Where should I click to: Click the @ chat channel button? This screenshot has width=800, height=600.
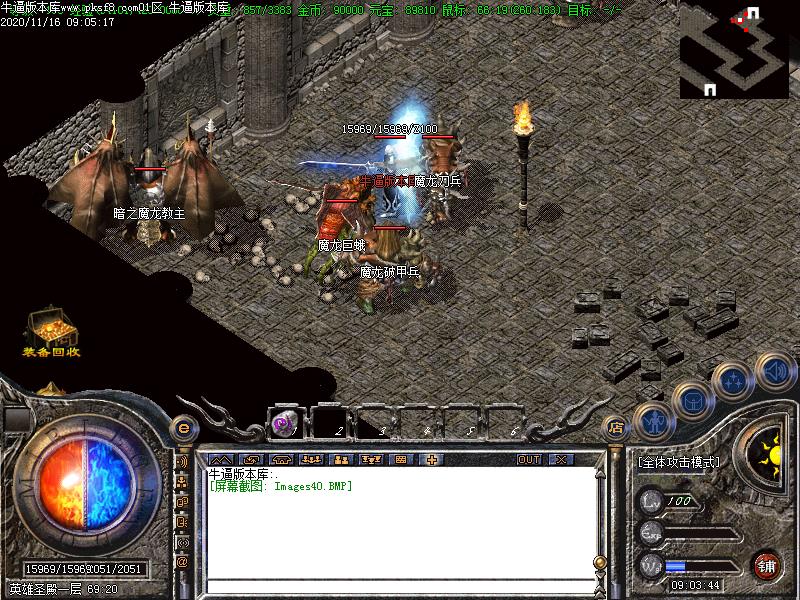tap(183, 562)
